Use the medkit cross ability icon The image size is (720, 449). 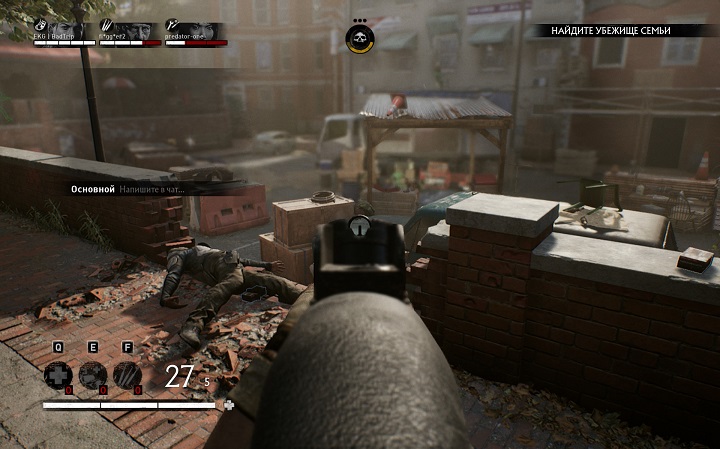tap(58, 375)
